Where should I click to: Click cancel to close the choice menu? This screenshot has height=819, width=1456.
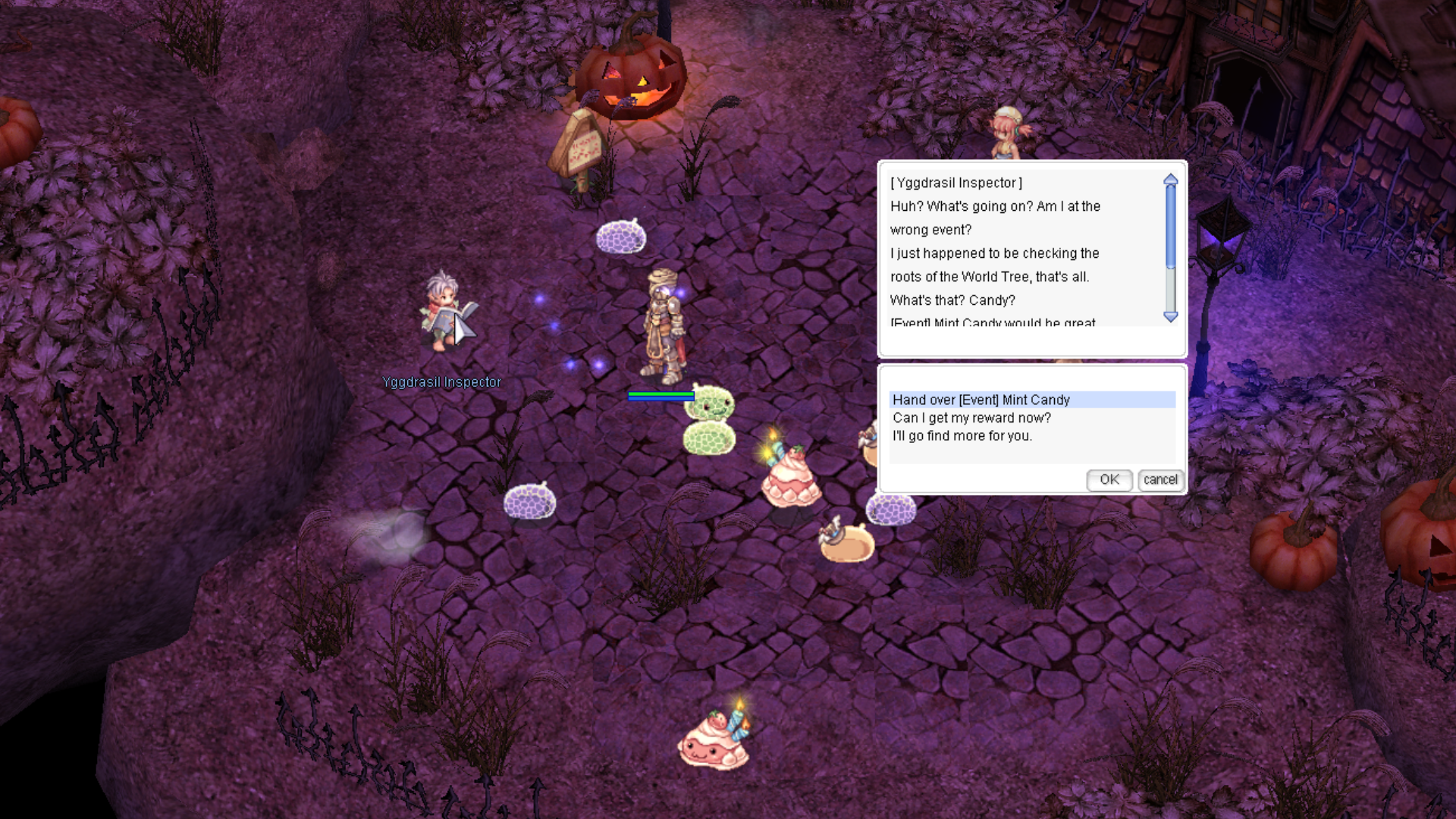point(1160,479)
